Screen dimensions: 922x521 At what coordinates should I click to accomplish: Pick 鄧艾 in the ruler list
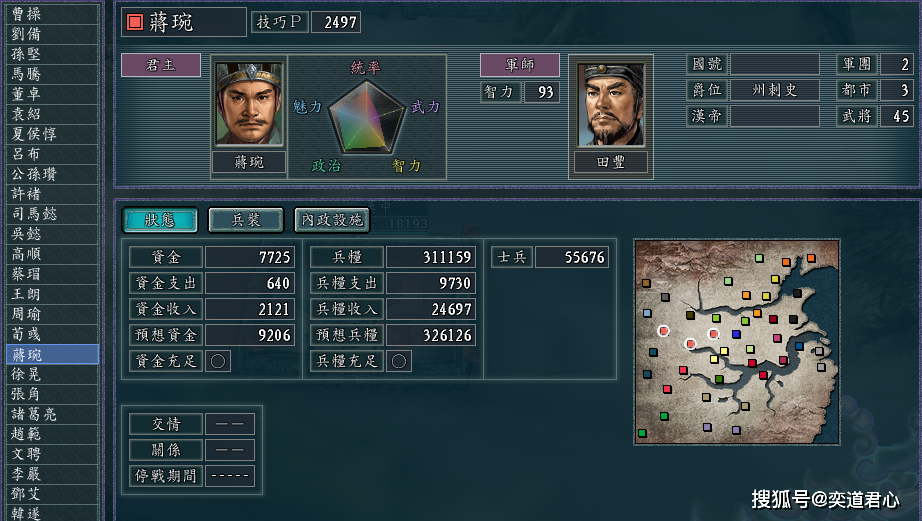[x=50, y=493]
